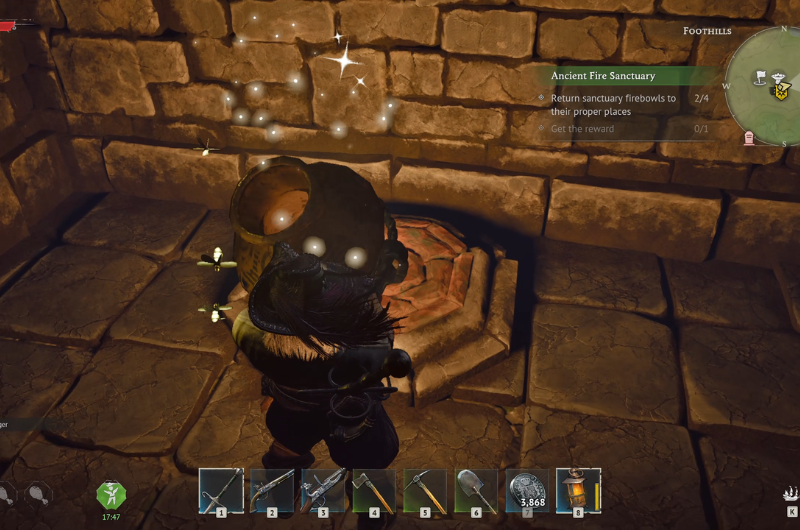Open the ship icon in the corner

coord(790,494)
